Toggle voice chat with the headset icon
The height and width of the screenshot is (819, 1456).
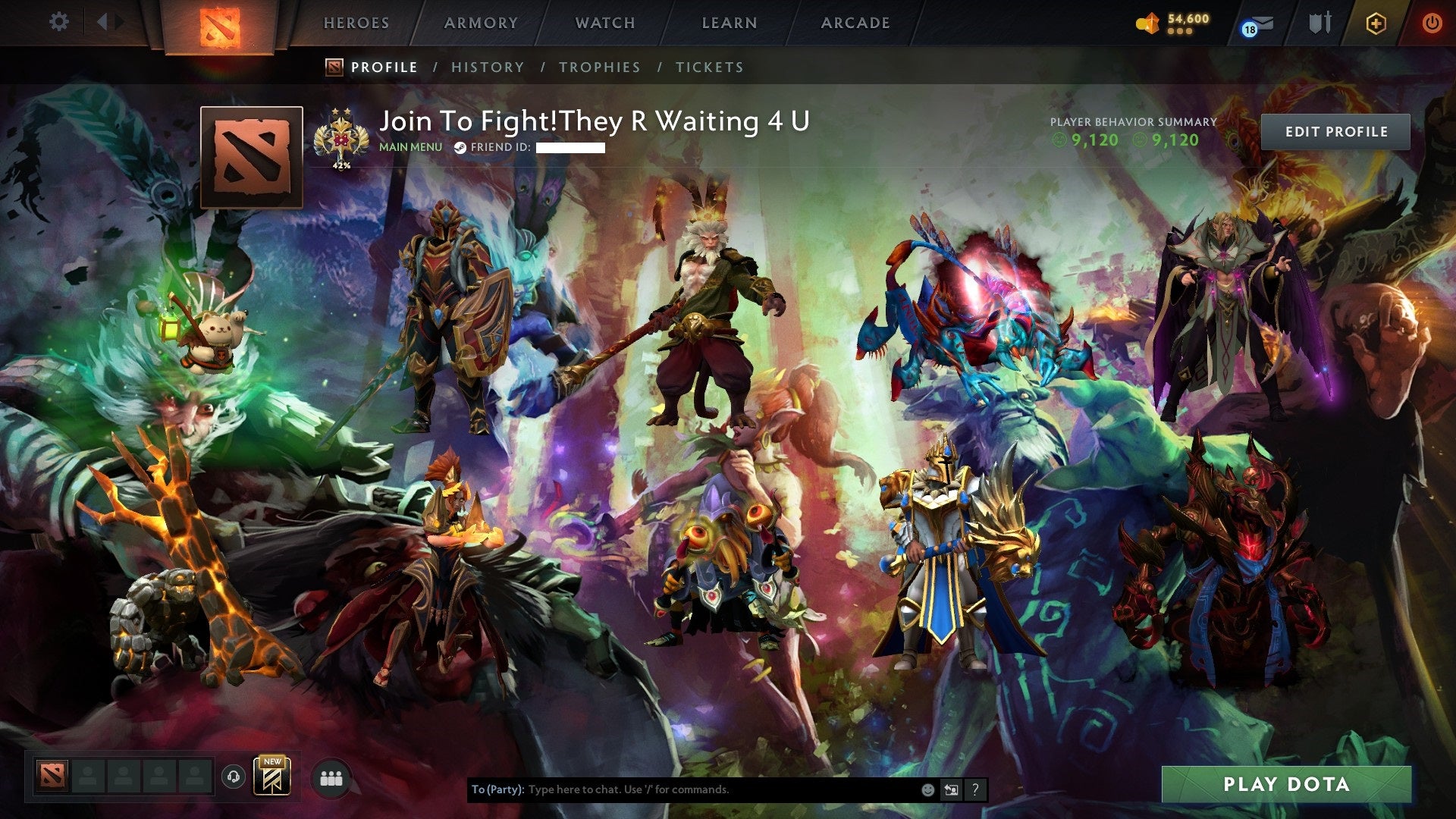(235, 777)
